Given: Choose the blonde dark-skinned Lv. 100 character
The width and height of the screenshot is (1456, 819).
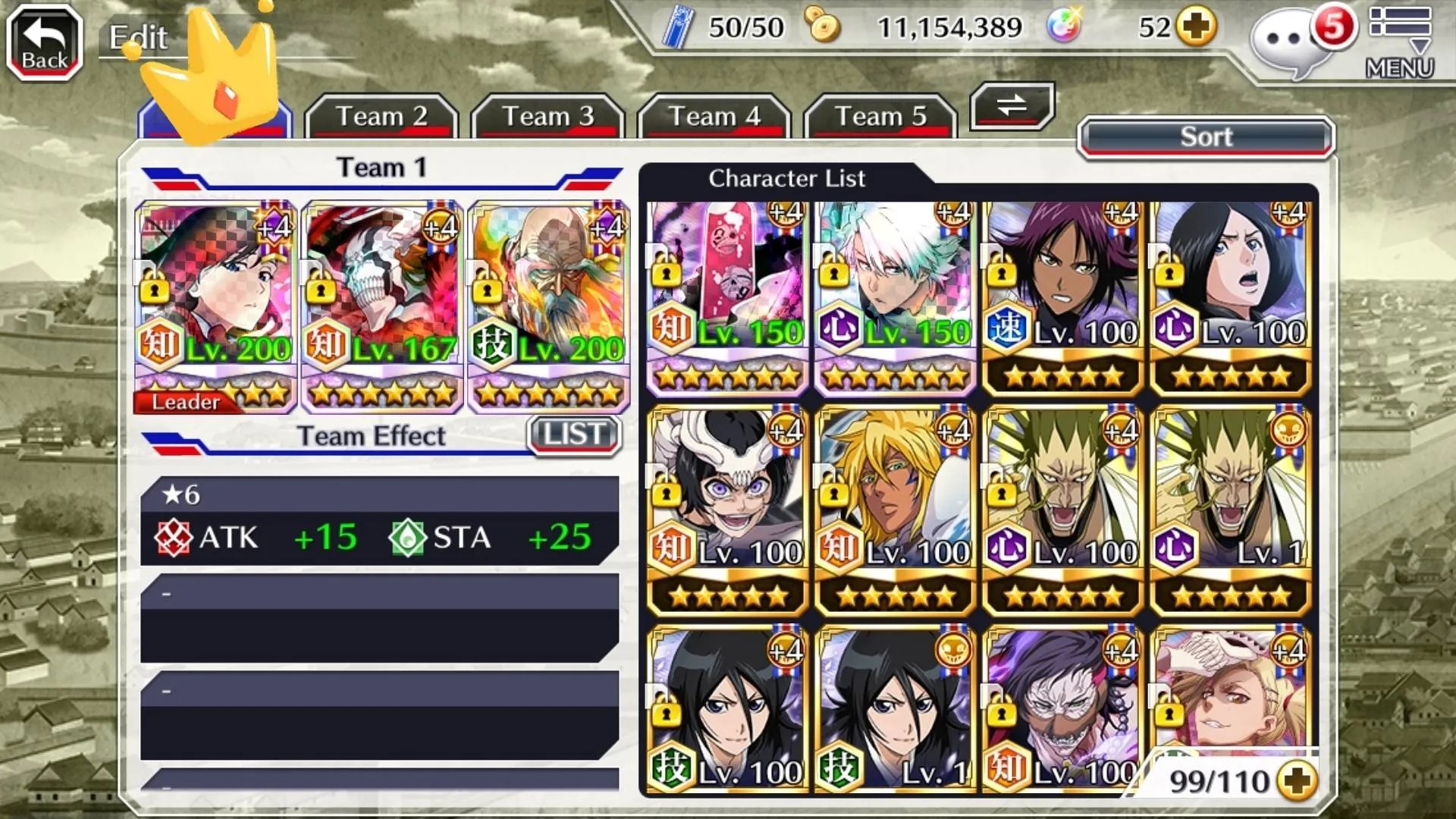Looking at the screenshot, I should coord(895,510).
